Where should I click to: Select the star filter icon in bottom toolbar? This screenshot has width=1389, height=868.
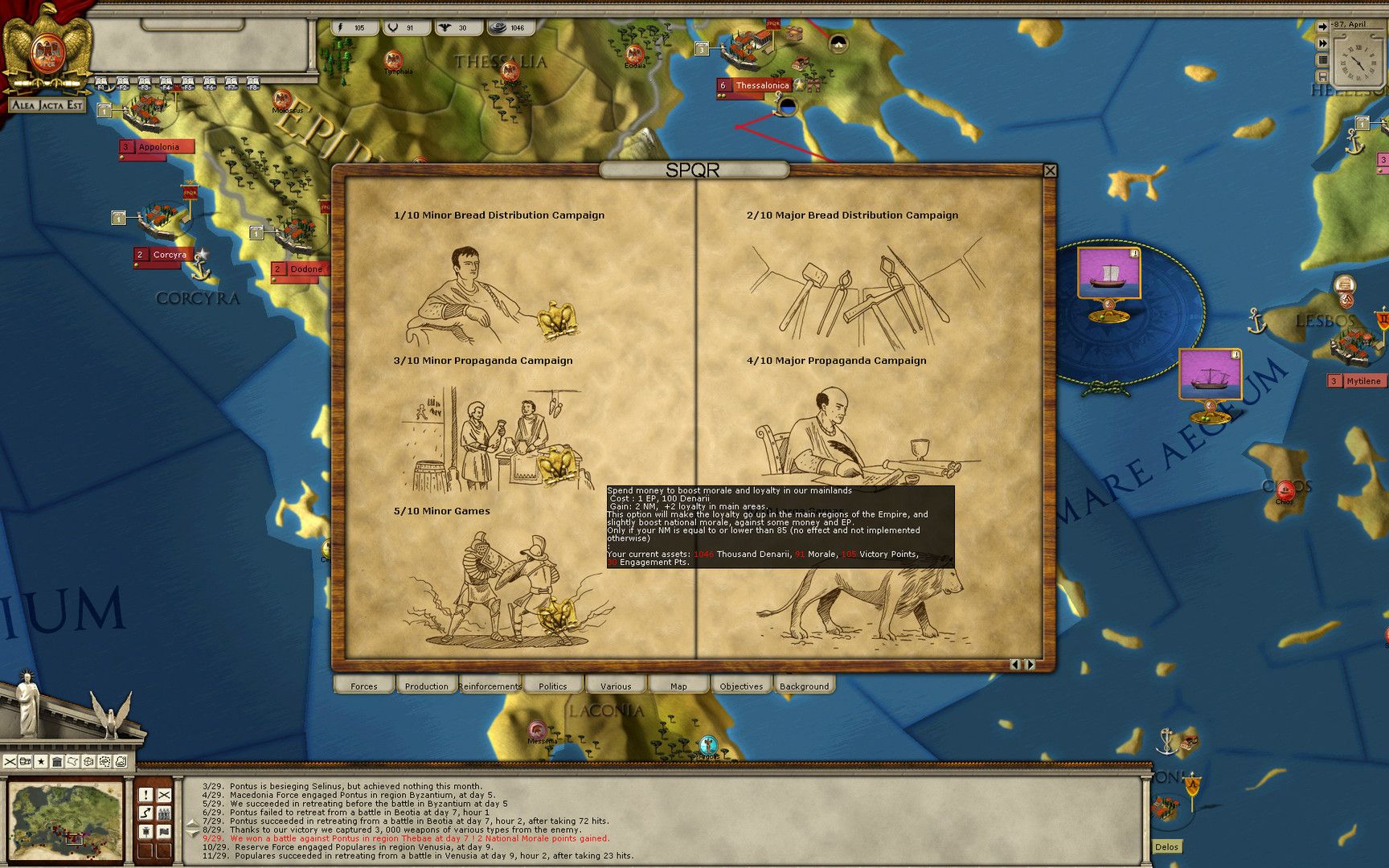[41, 762]
